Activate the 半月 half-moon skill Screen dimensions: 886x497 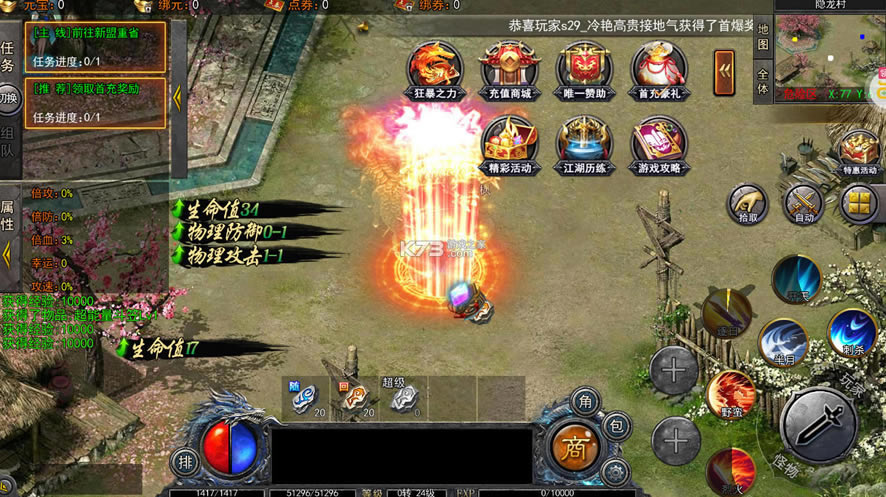[x=783, y=343]
